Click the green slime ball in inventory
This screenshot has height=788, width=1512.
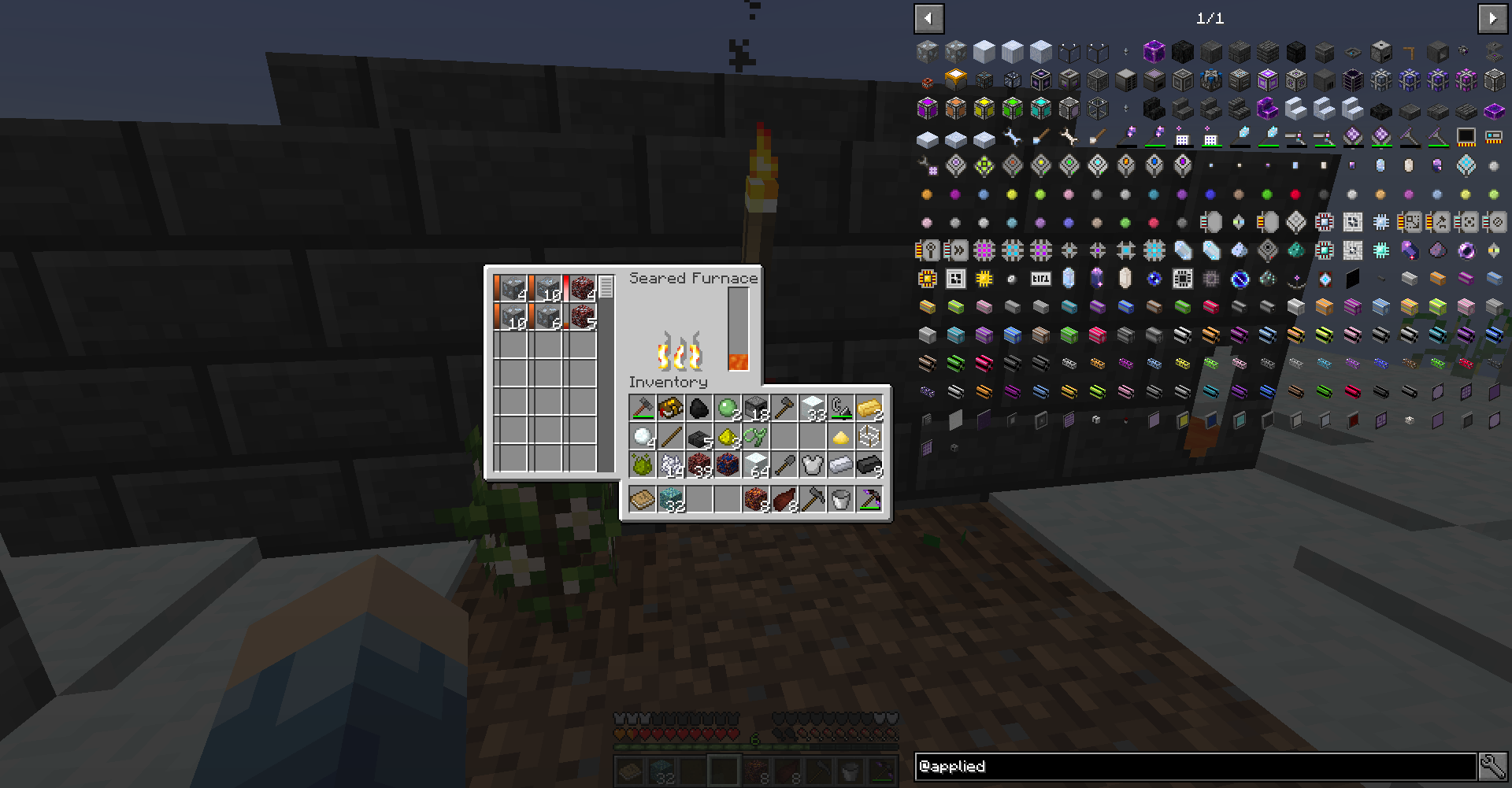(728, 408)
